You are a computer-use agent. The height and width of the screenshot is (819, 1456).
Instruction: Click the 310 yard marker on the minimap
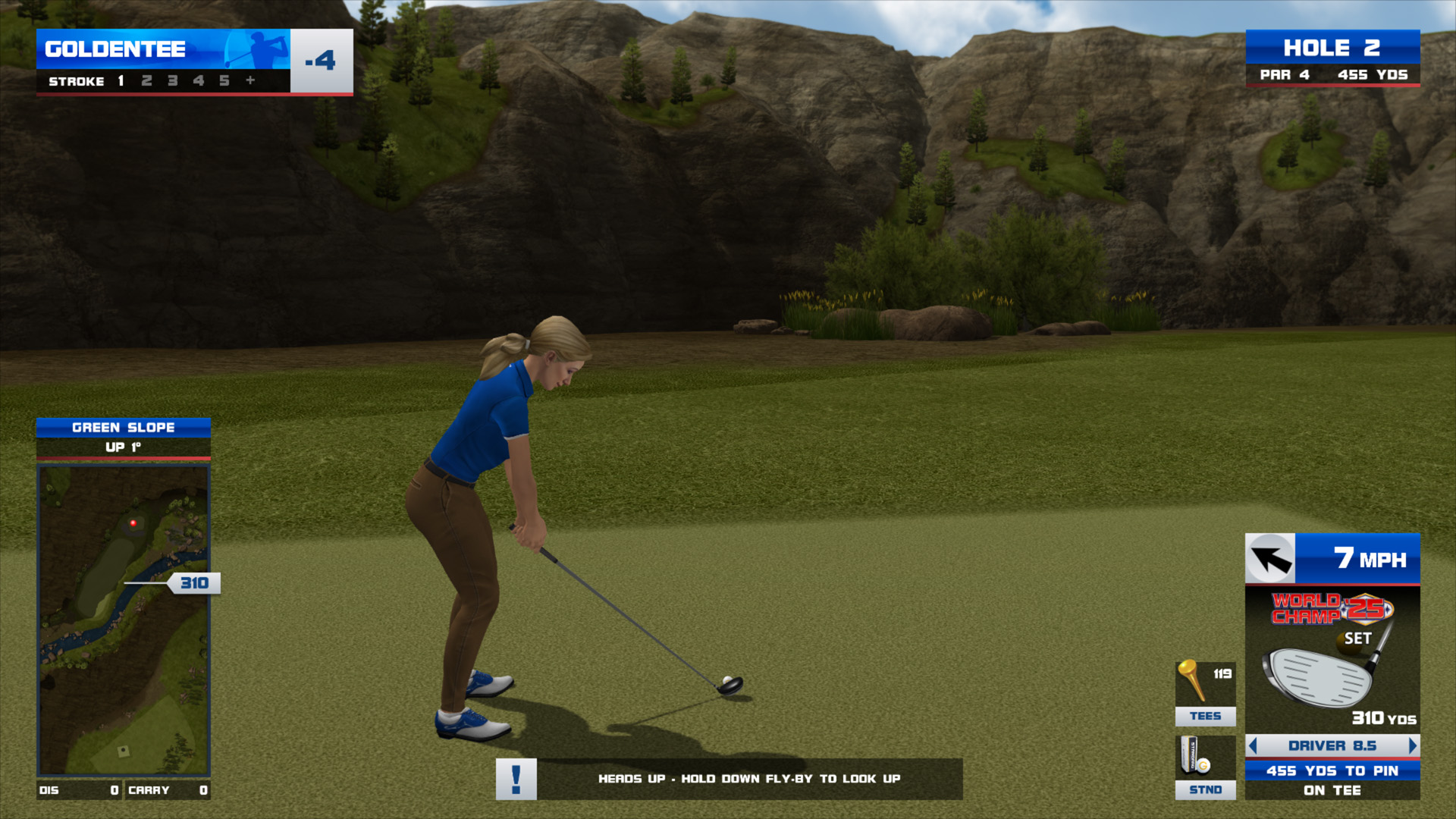[194, 583]
